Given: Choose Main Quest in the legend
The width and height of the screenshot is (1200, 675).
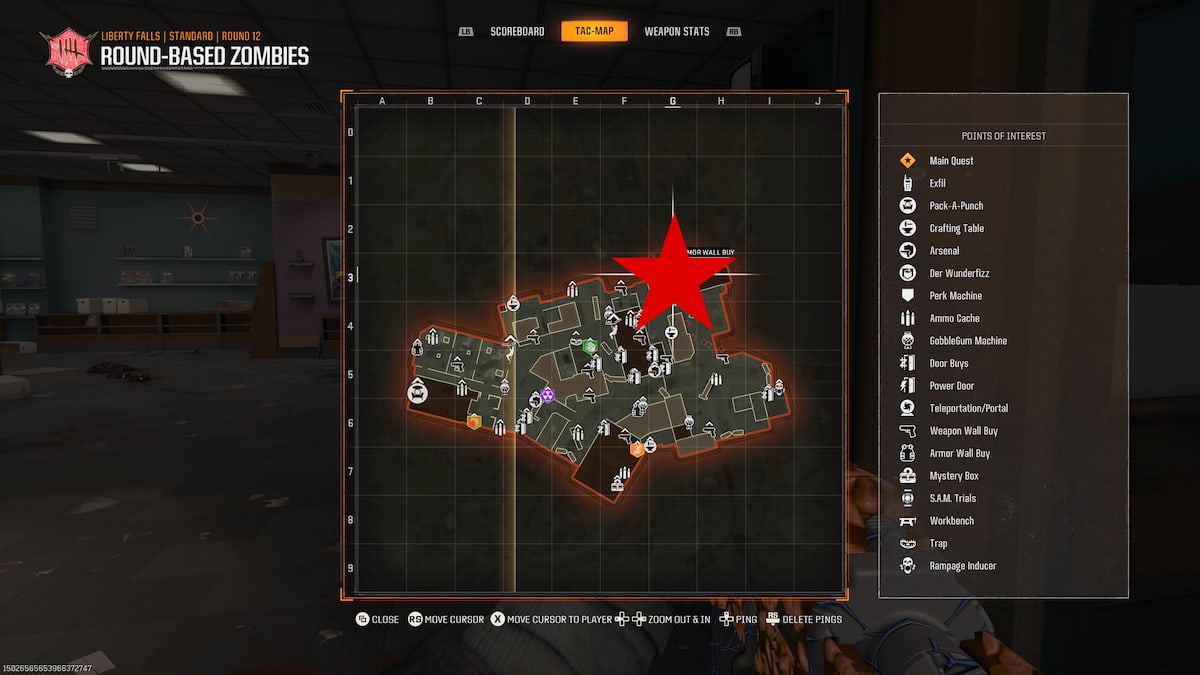Looking at the screenshot, I should pos(951,161).
